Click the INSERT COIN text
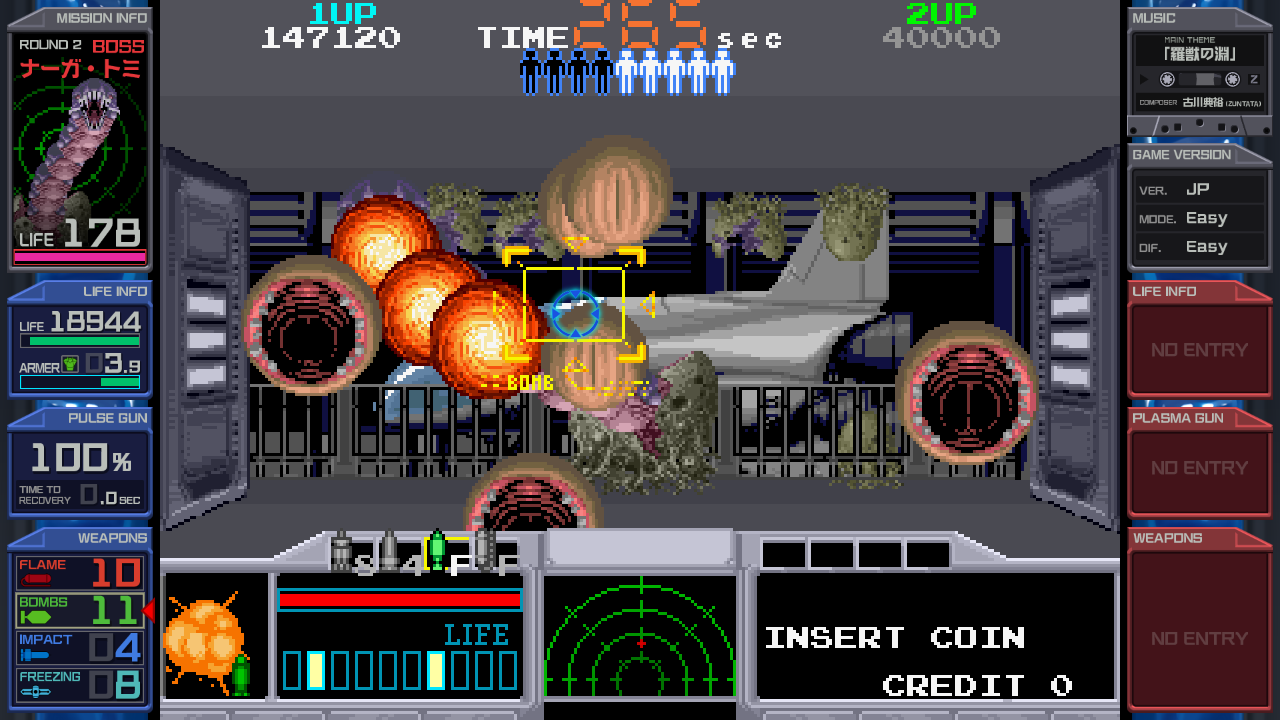The width and height of the screenshot is (1280, 720). (894, 636)
